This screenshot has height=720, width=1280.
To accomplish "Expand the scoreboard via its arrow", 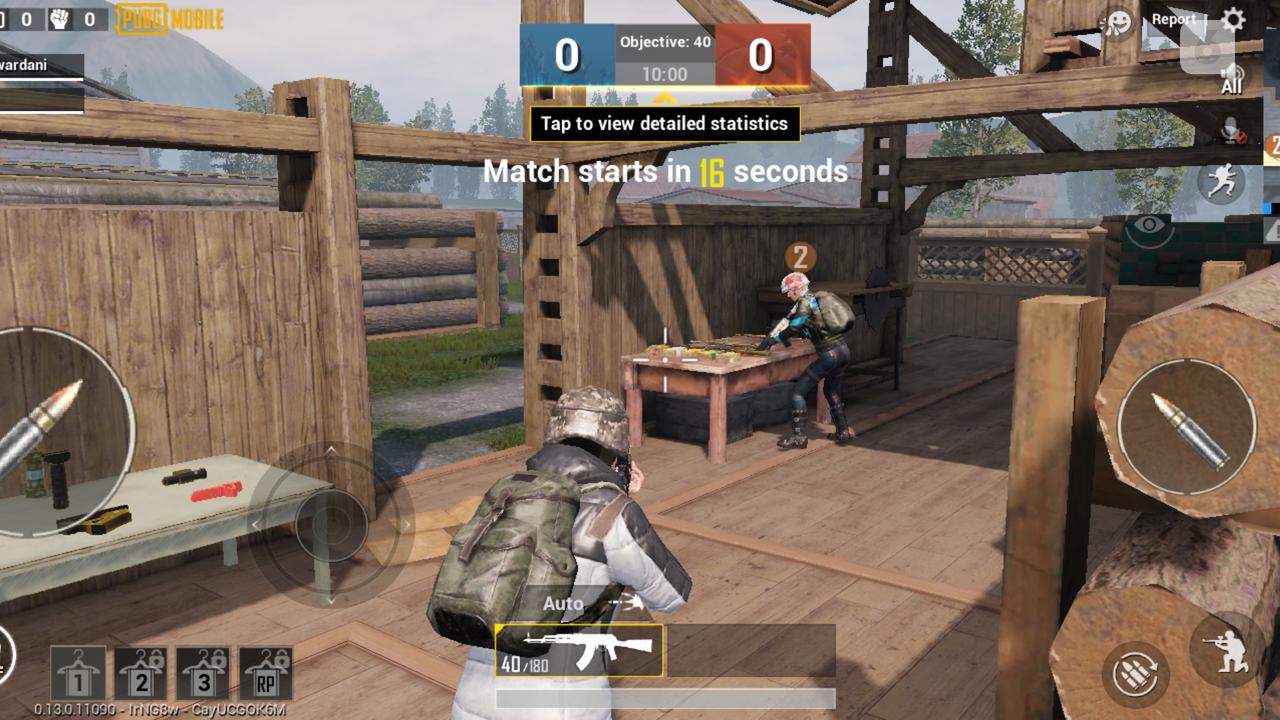I will click(x=663, y=97).
